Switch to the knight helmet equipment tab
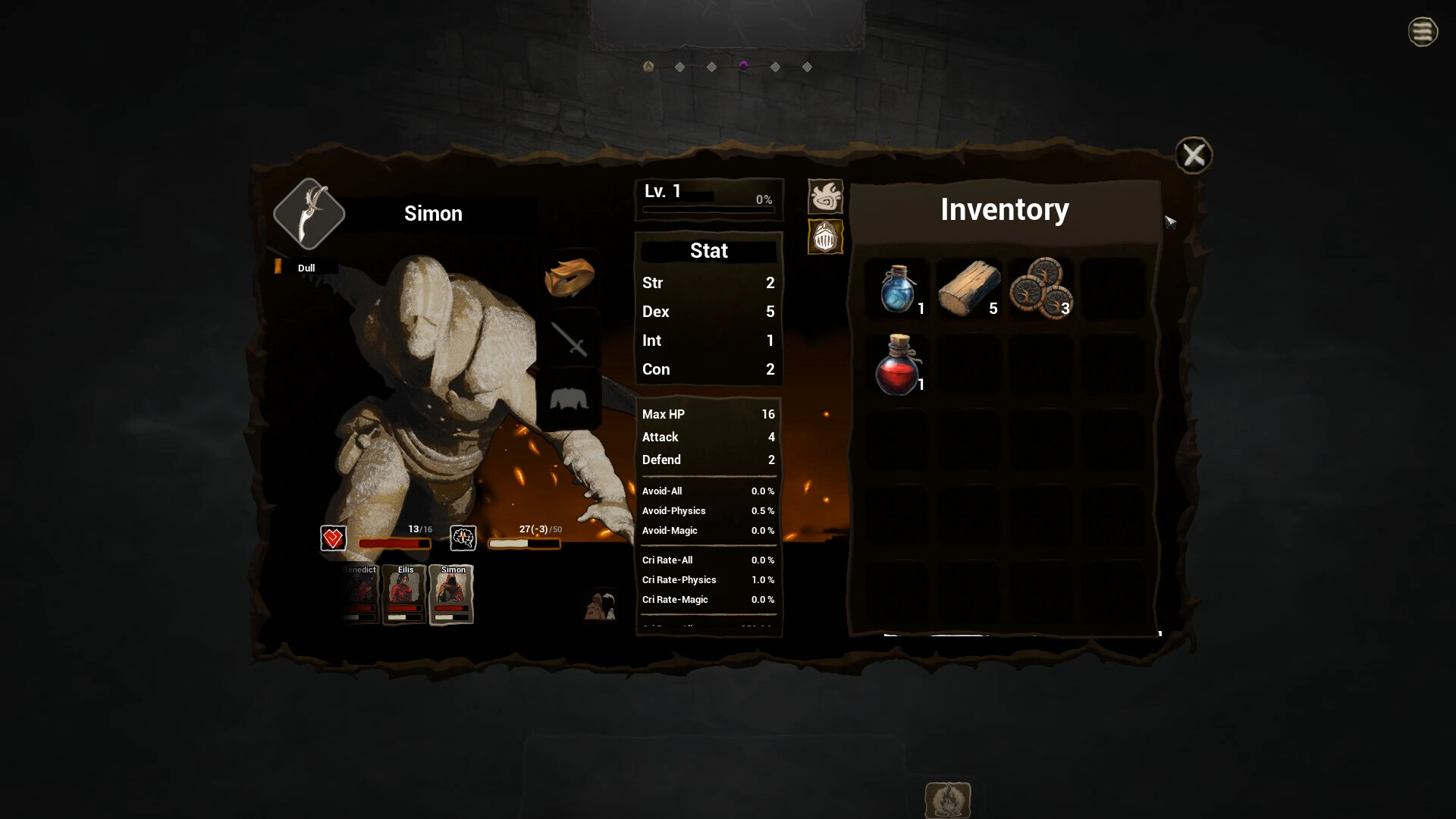This screenshot has height=819, width=1456. pyautogui.click(x=824, y=237)
